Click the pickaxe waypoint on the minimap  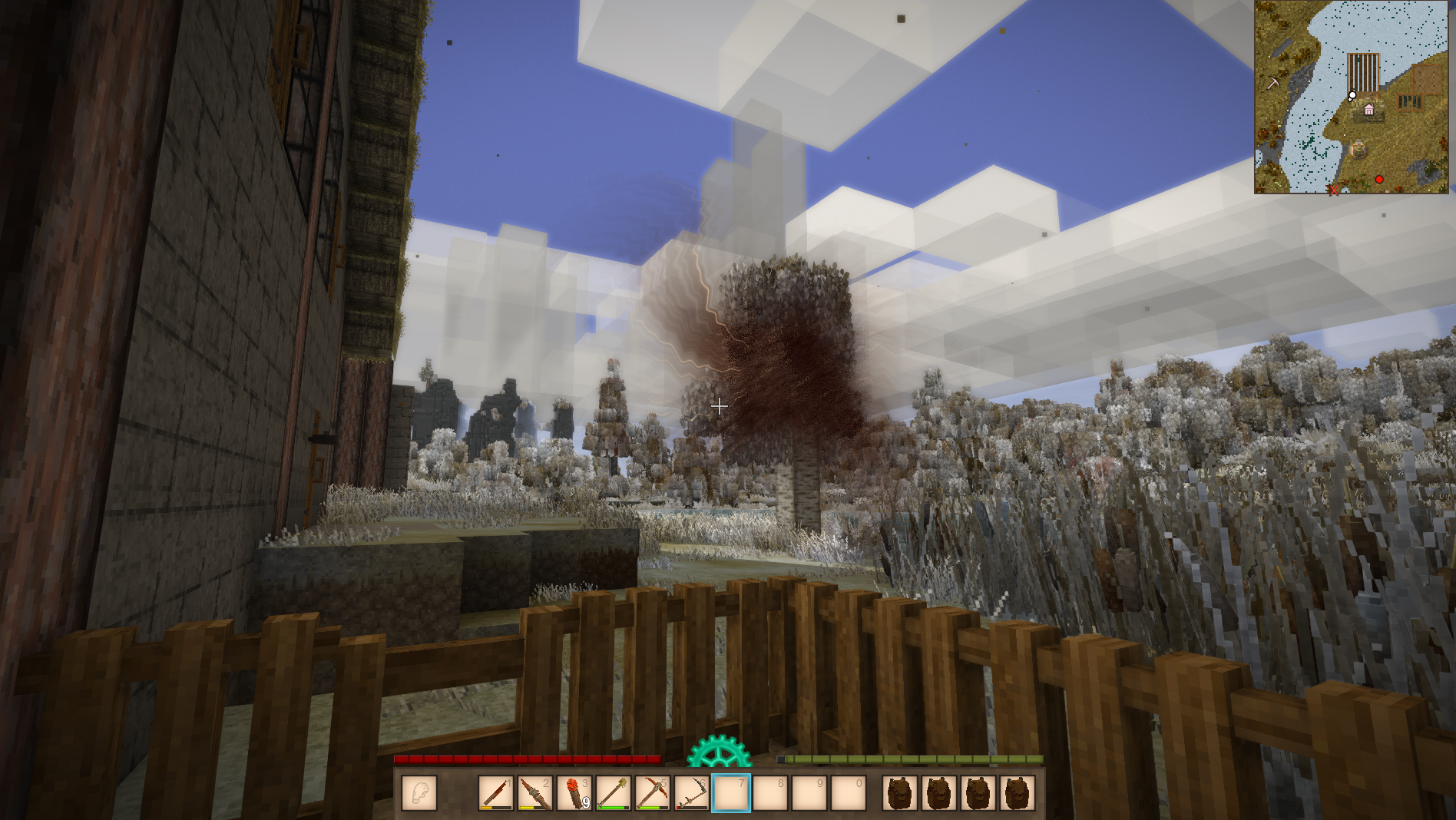coord(1272,83)
